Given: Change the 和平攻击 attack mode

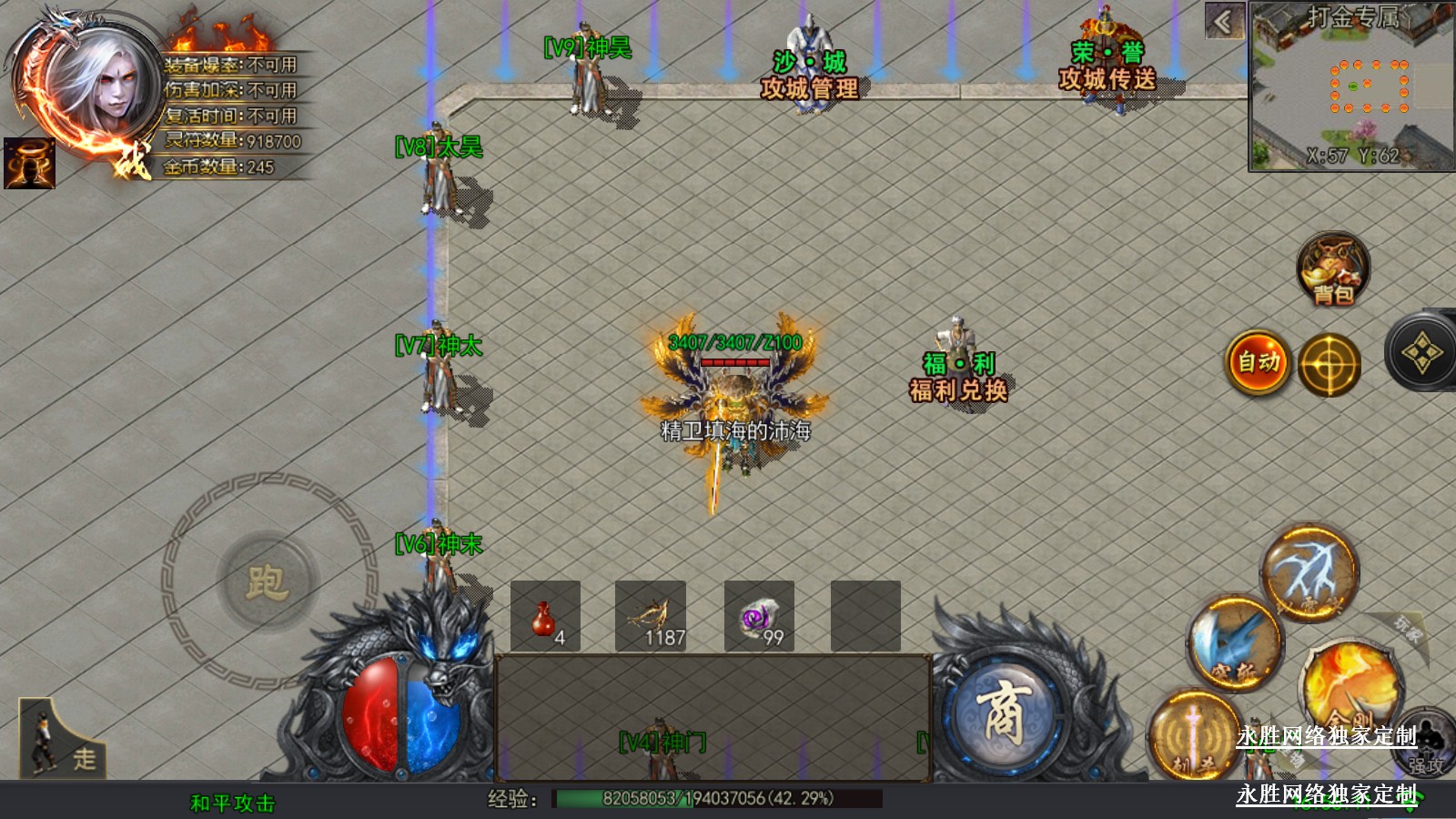Looking at the screenshot, I should [232, 803].
